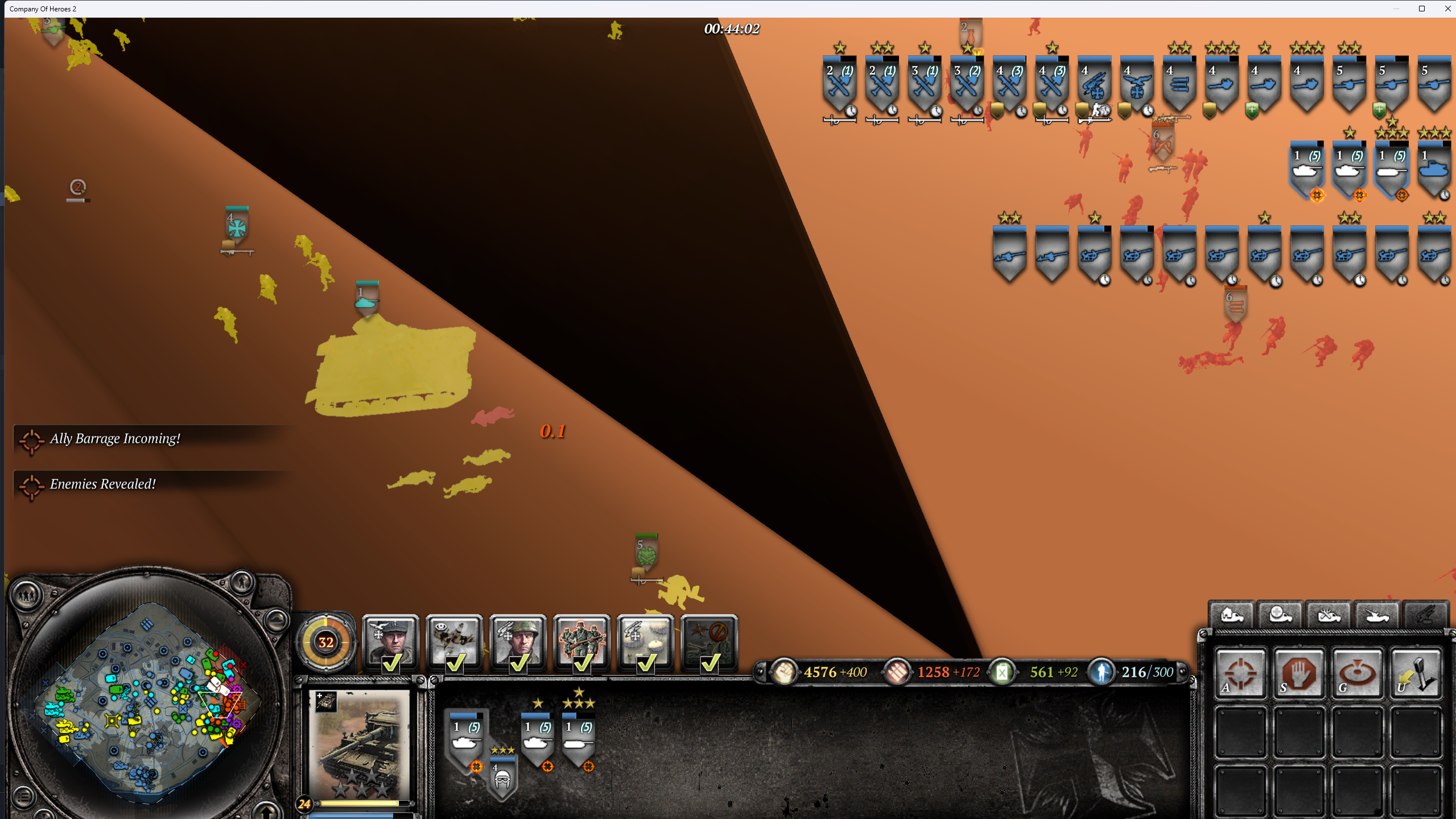Viewport: 1456px width, 819px height.
Task: Activate the officer portrait commander ability
Action: [391, 642]
